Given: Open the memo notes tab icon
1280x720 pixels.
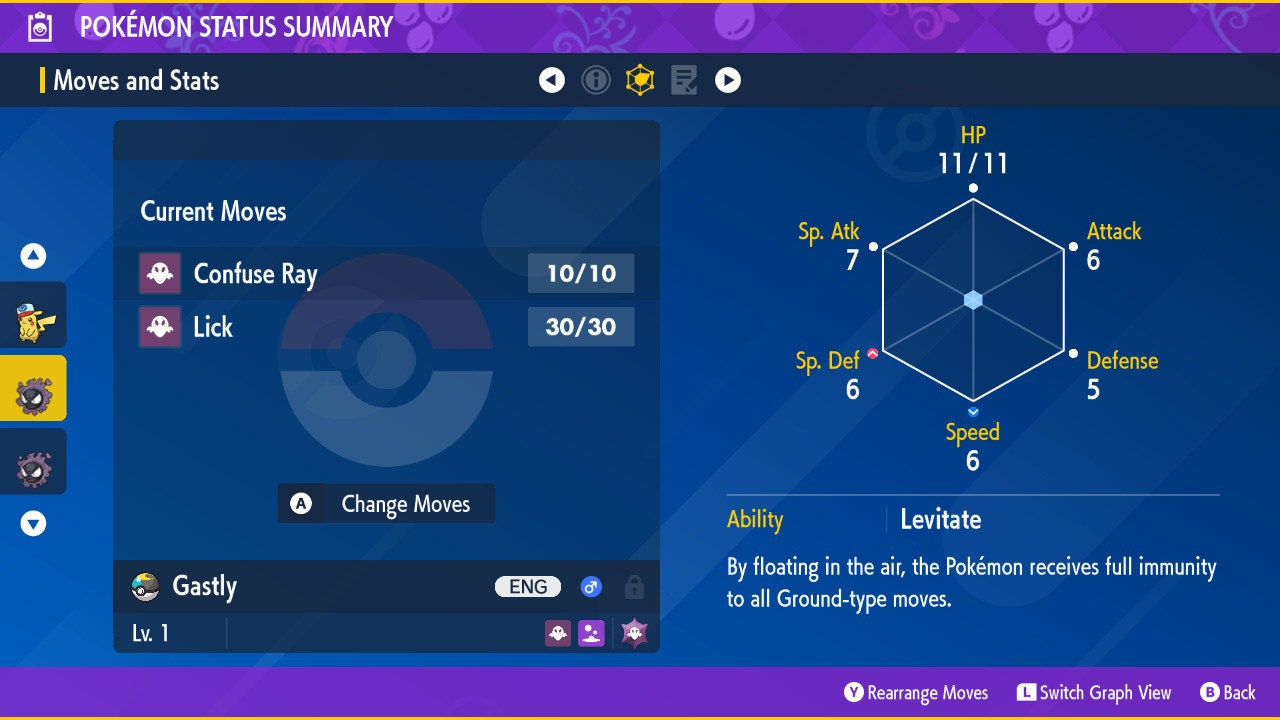Looking at the screenshot, I should coord(684,80).
